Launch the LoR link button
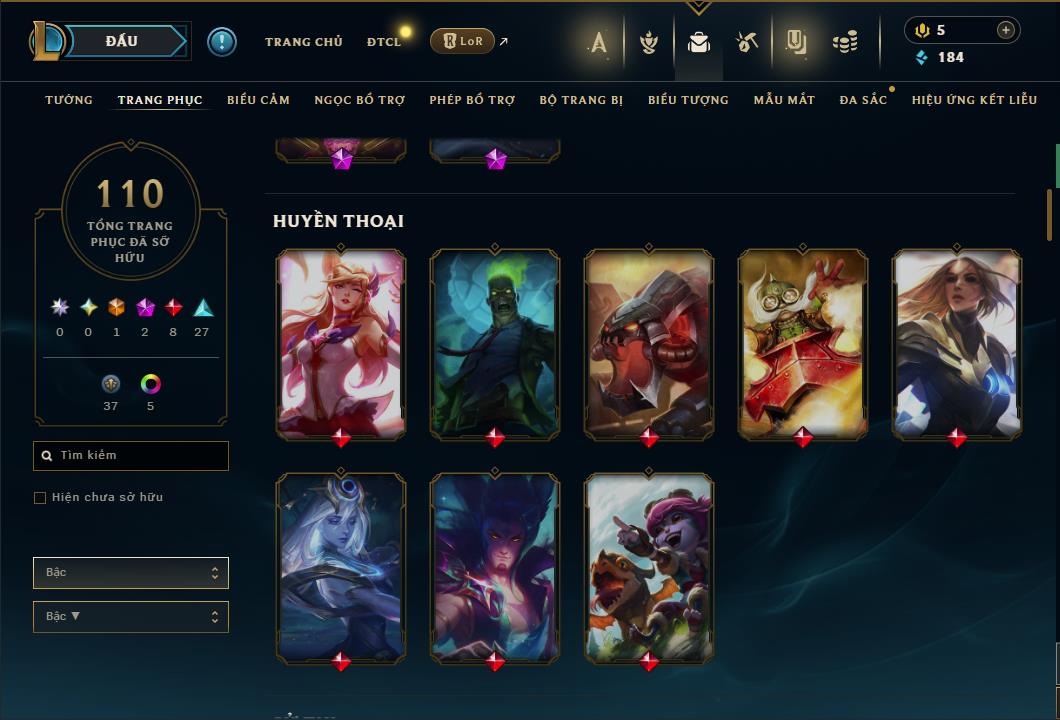The width and height of the screenshot is (1060, 720). coord(462,41)
